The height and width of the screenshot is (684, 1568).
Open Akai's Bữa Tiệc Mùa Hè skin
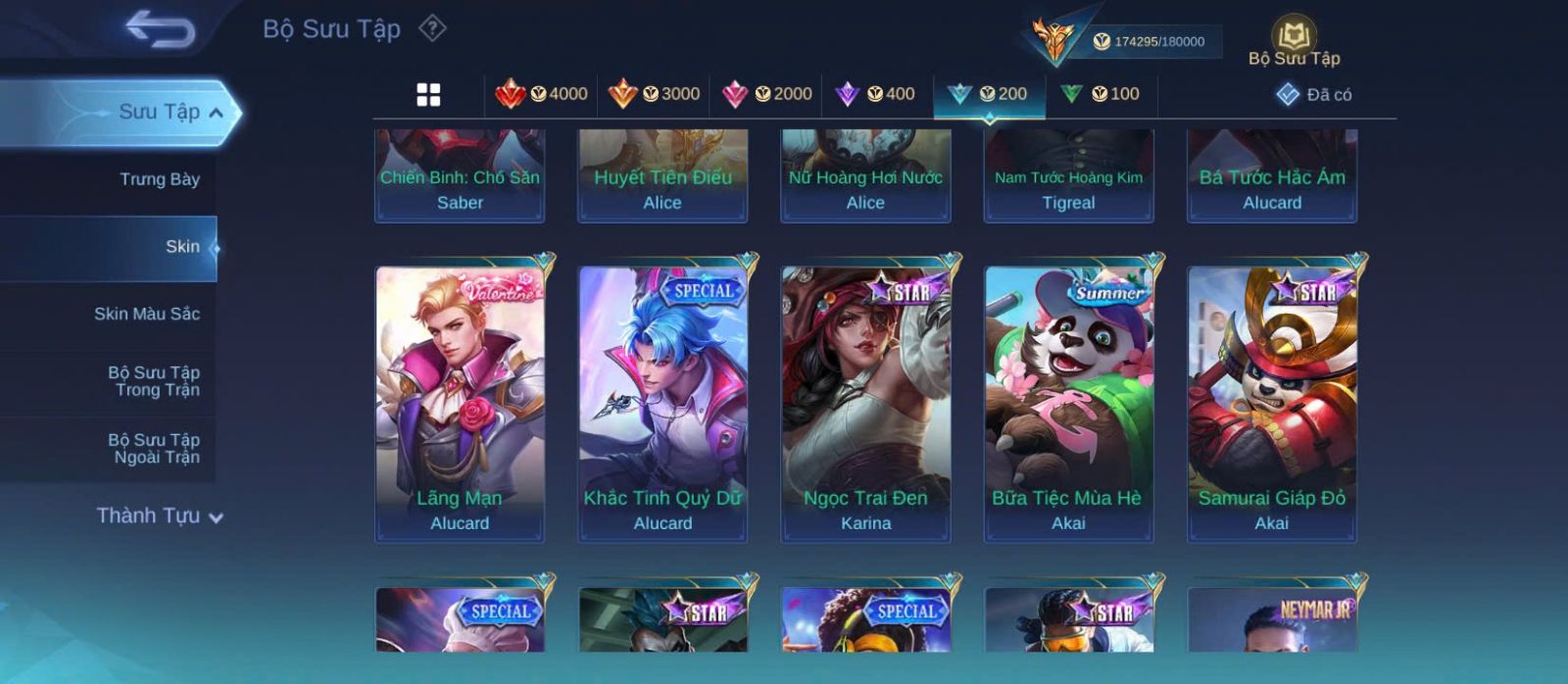1068,403
